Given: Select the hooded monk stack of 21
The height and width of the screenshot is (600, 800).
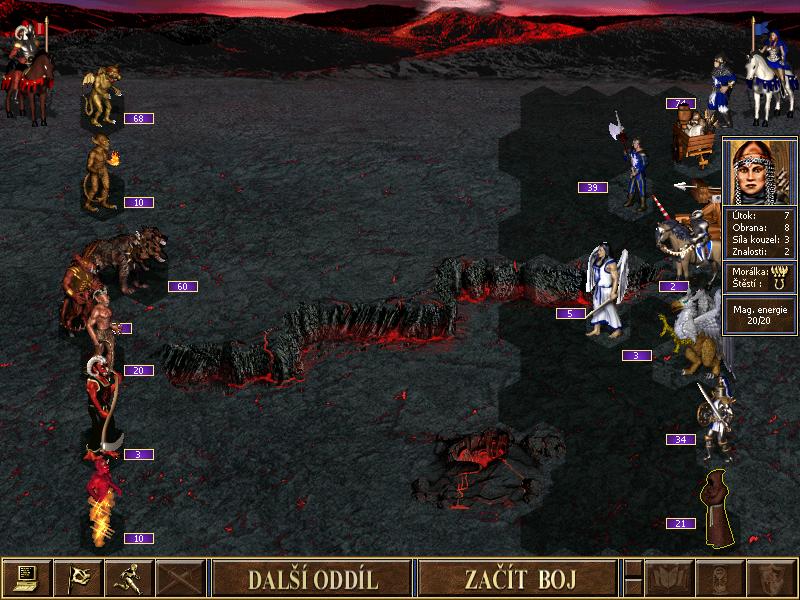Looking at the screenshot, I should (x=718, y=510).
